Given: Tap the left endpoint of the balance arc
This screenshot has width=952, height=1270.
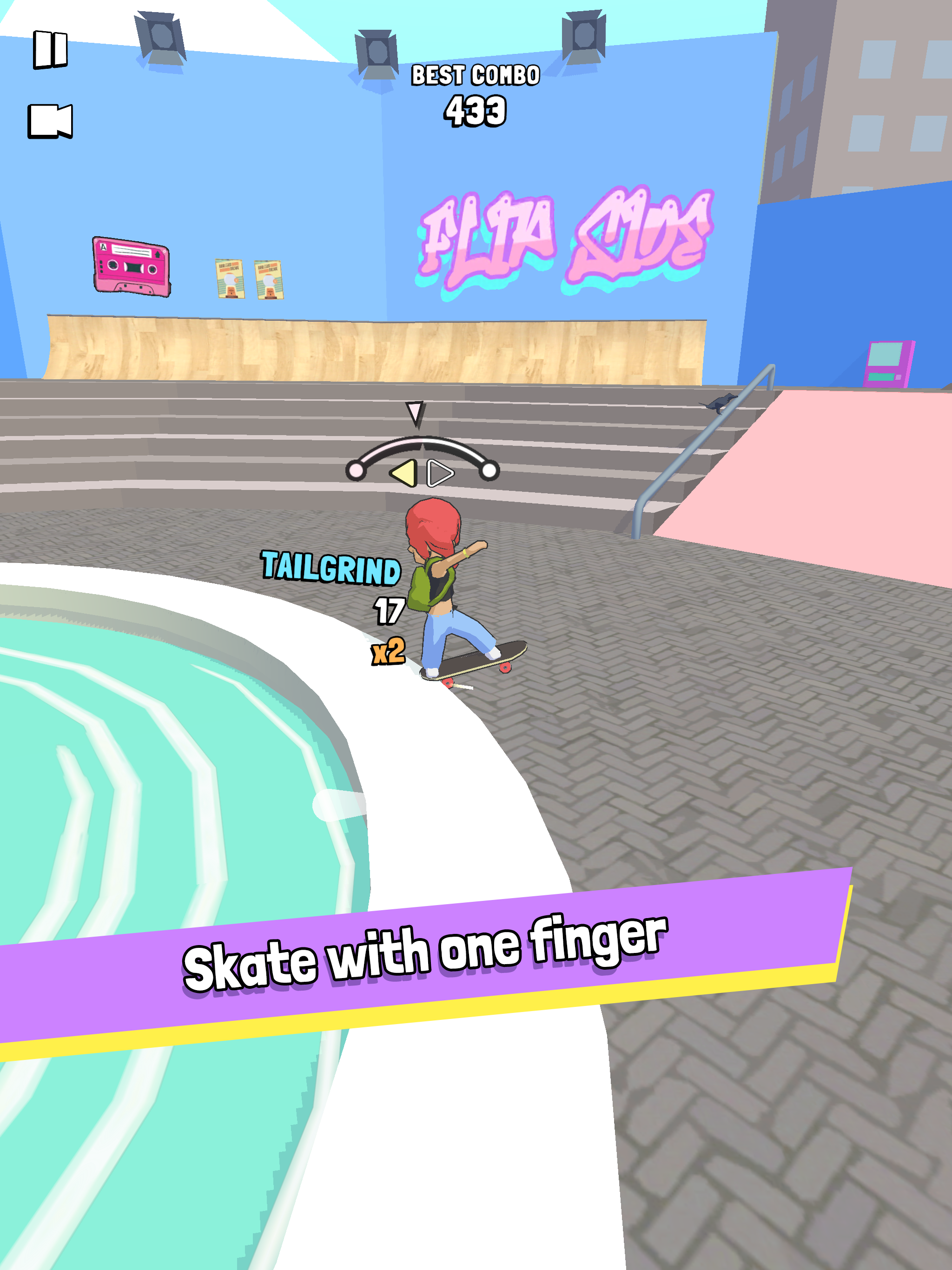Looking at the screenshot, I should (x=357, y=471).
